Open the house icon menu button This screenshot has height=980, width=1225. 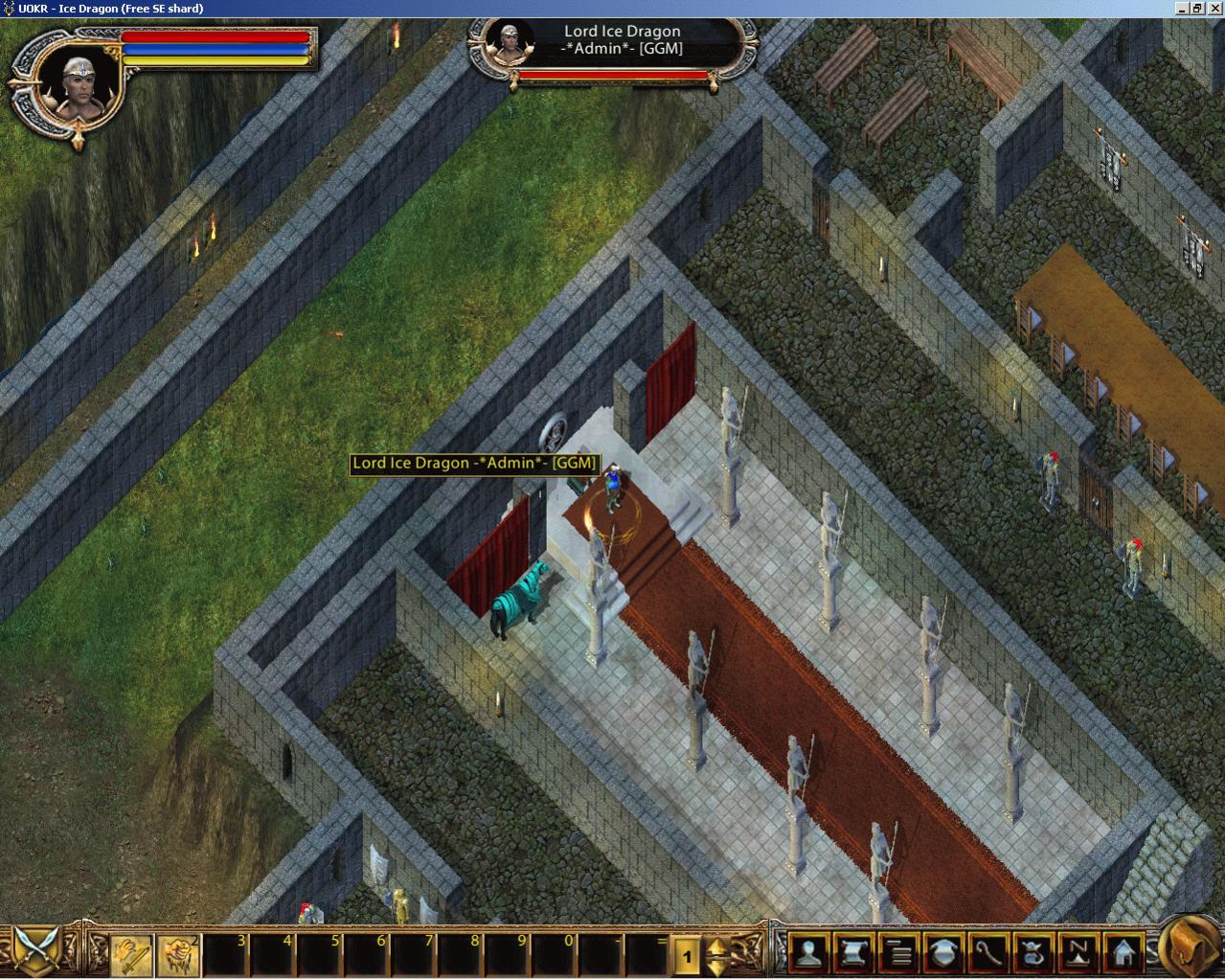click(1123, 953)
